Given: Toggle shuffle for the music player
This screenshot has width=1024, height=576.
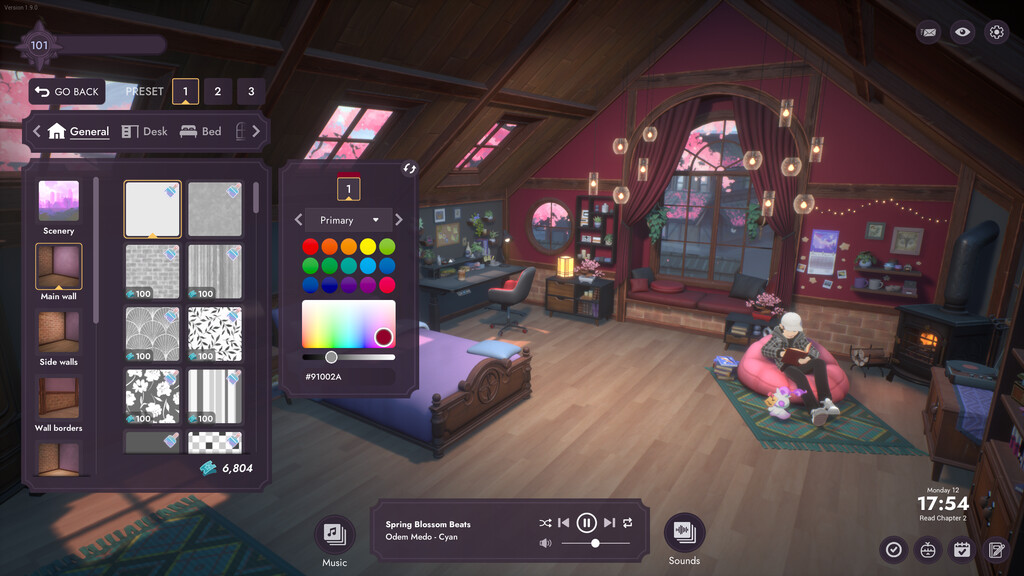Looking at the screenshot, I should (x=545, y=523).
